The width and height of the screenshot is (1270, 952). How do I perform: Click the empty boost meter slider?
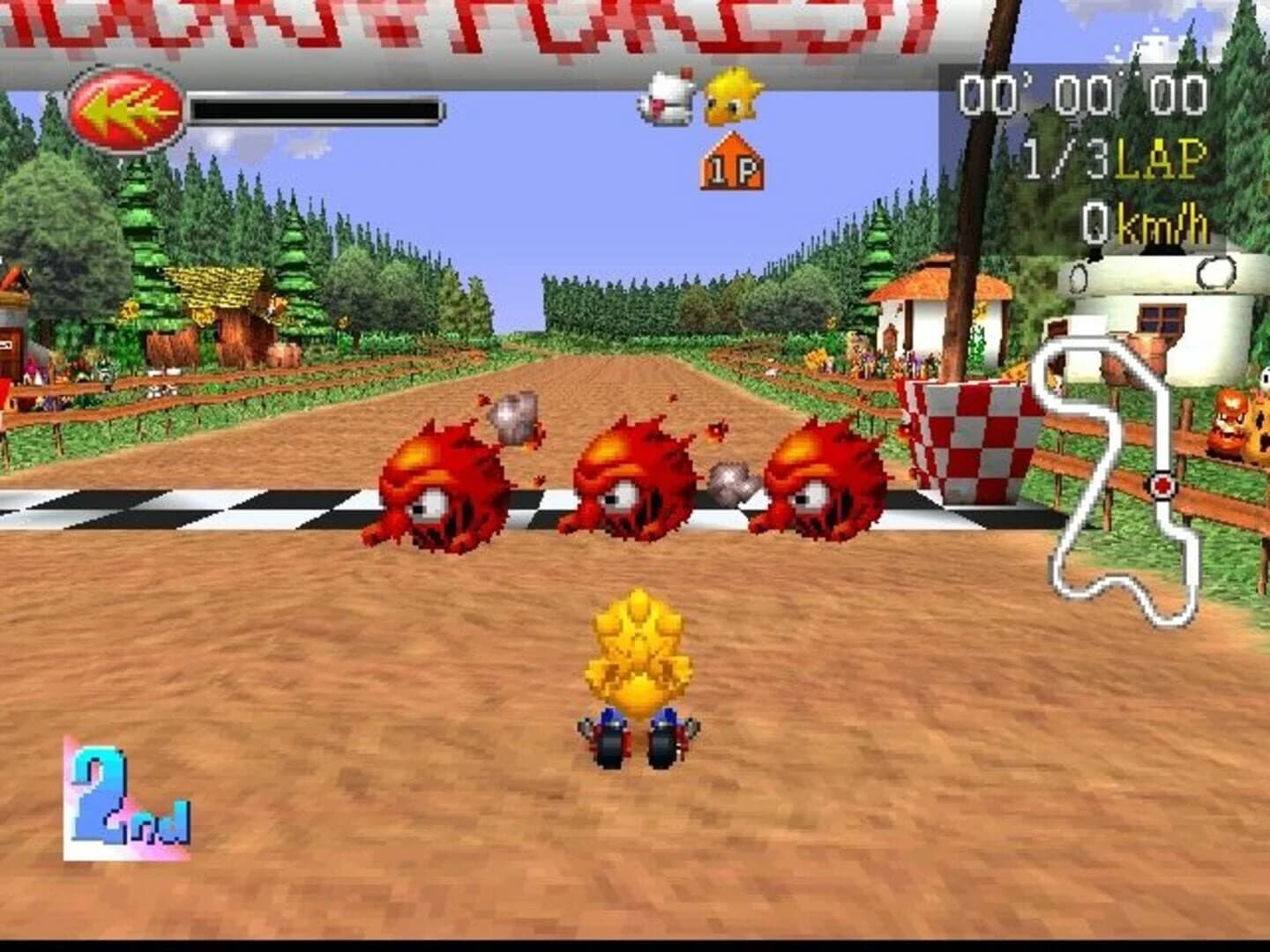(313, 110)
